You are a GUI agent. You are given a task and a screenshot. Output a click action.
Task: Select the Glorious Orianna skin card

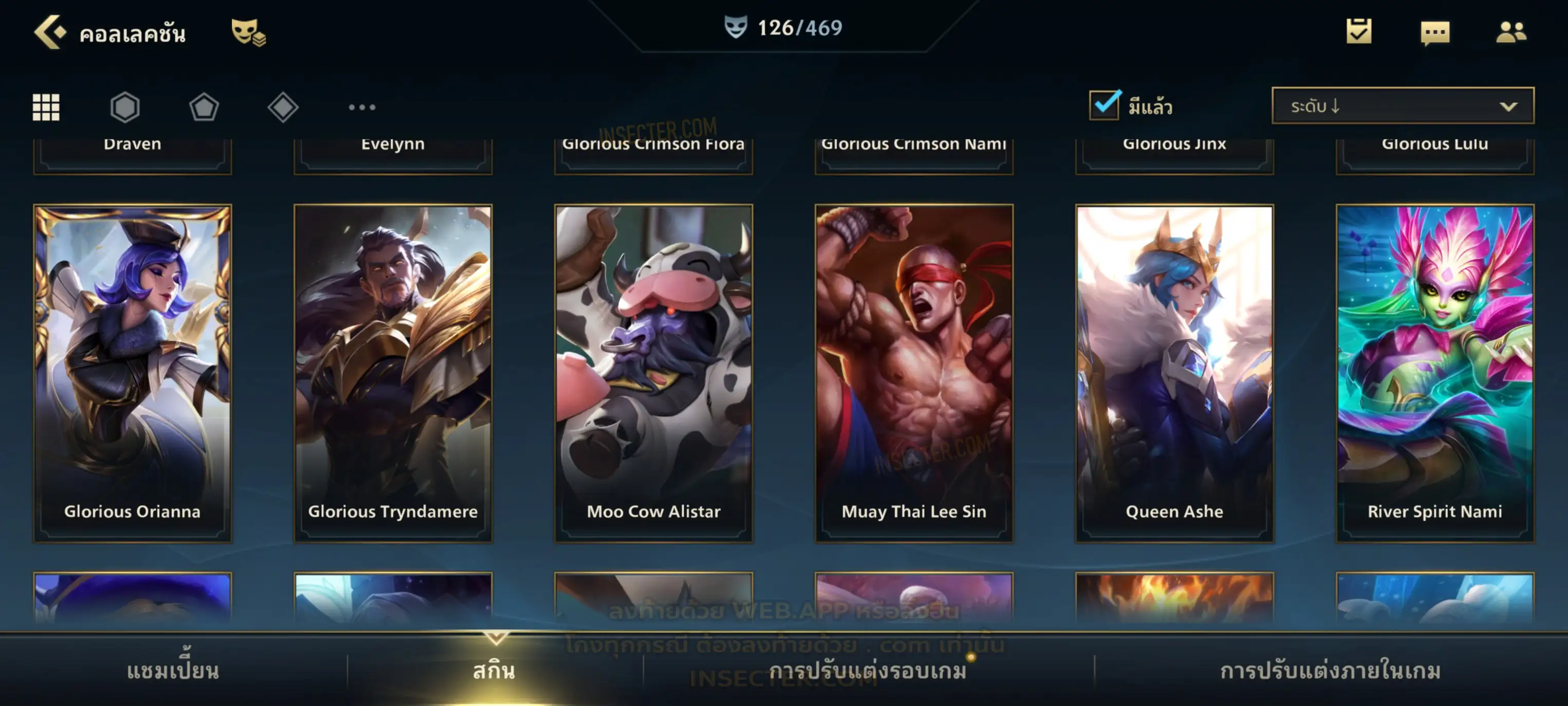pos(133,373)
